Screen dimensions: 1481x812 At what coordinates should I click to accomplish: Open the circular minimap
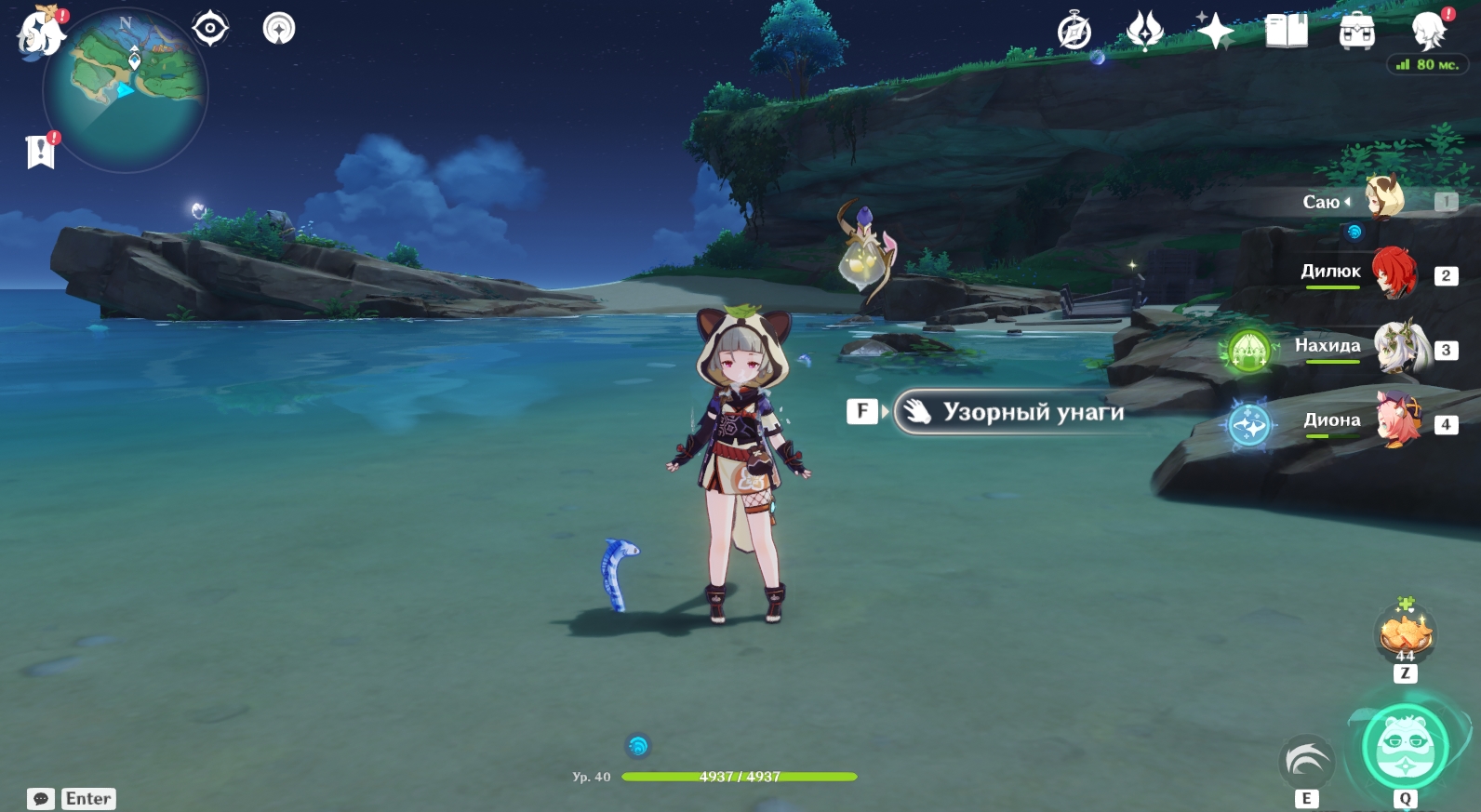tap(126, 90)
